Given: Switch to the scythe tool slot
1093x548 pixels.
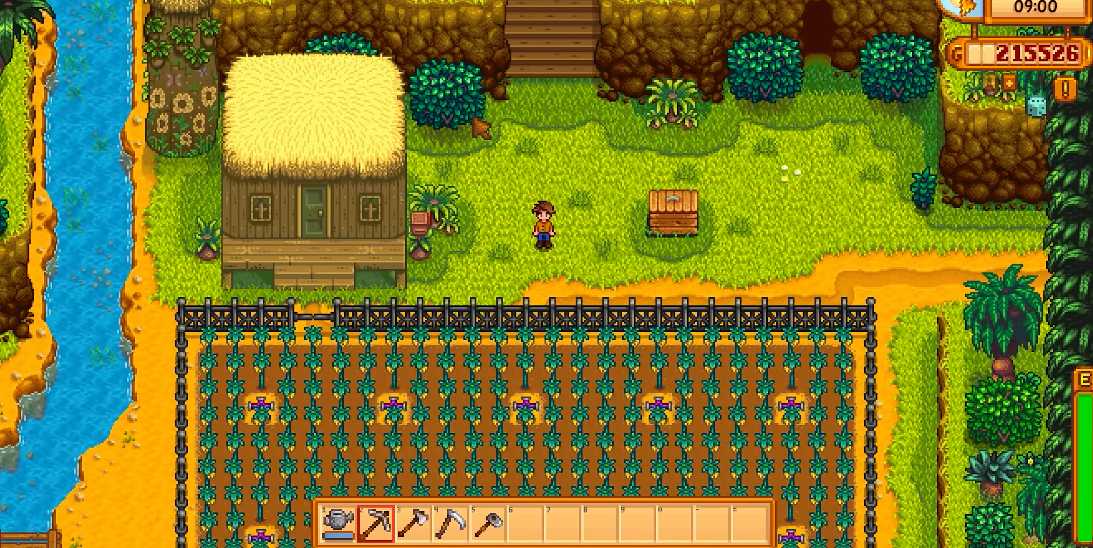Looking at the screenshot, I should (450, 523).
